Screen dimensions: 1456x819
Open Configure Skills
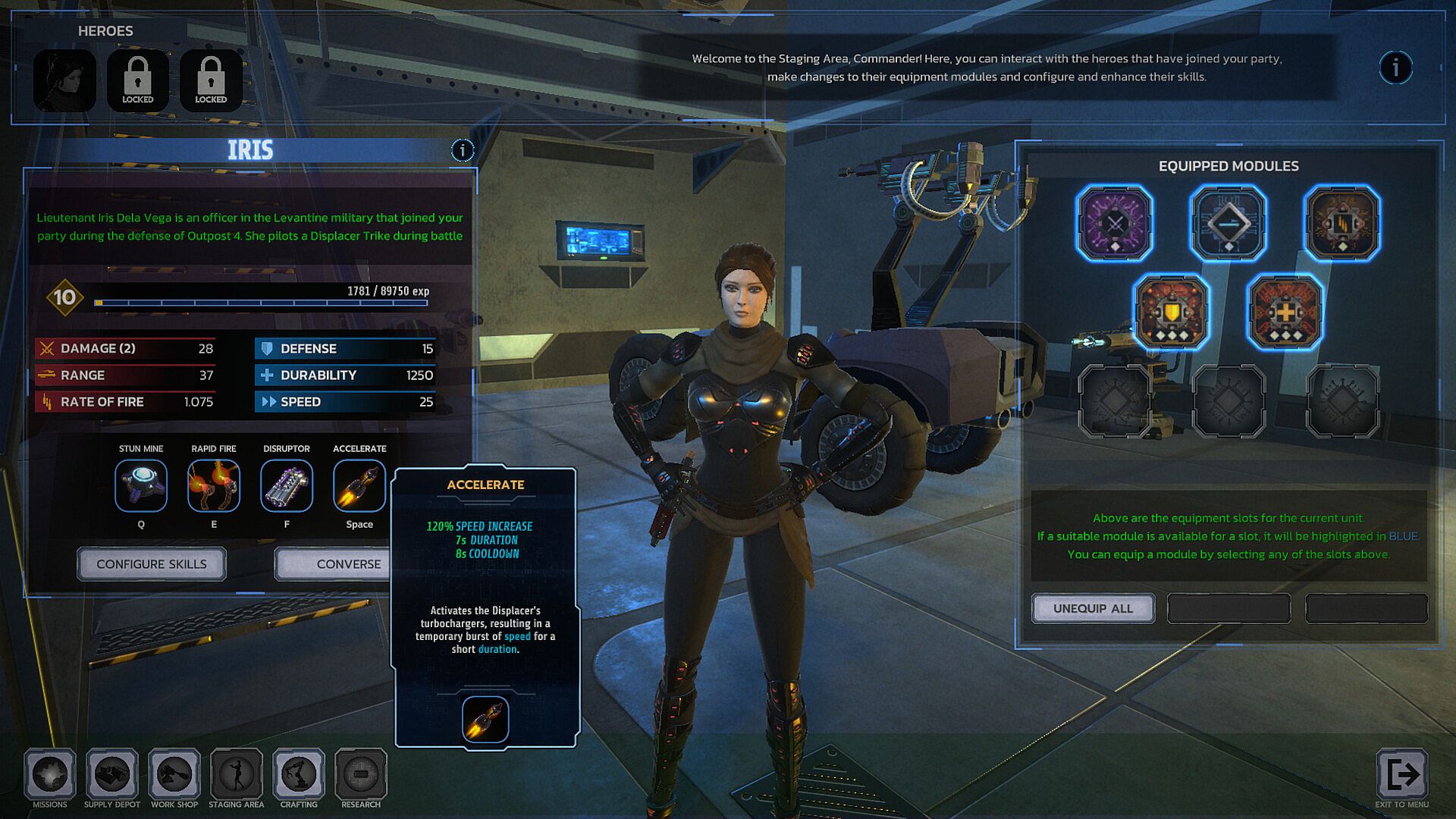(x=152, y=564)
